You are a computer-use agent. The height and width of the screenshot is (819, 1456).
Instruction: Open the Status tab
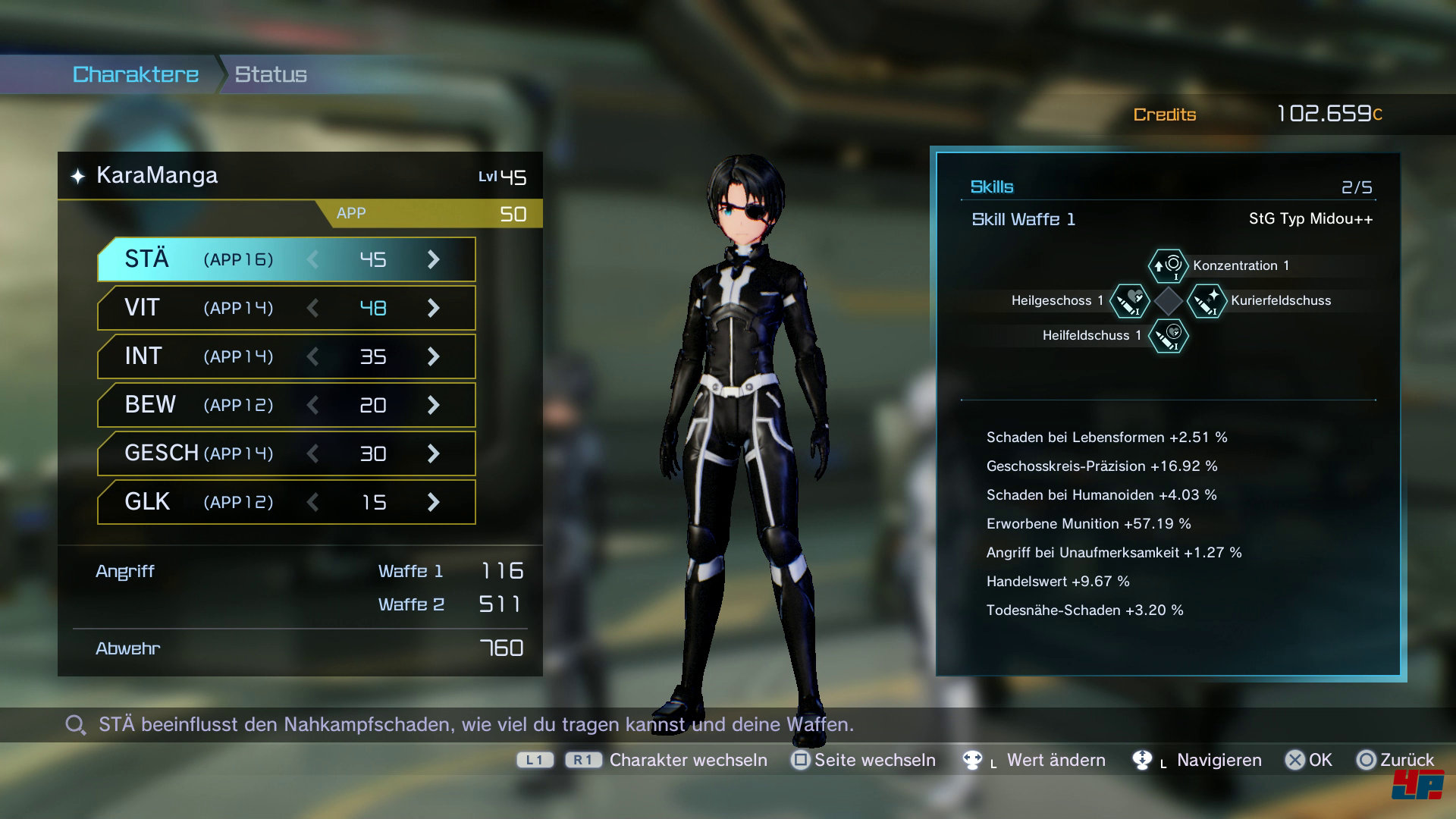(271, 74)
